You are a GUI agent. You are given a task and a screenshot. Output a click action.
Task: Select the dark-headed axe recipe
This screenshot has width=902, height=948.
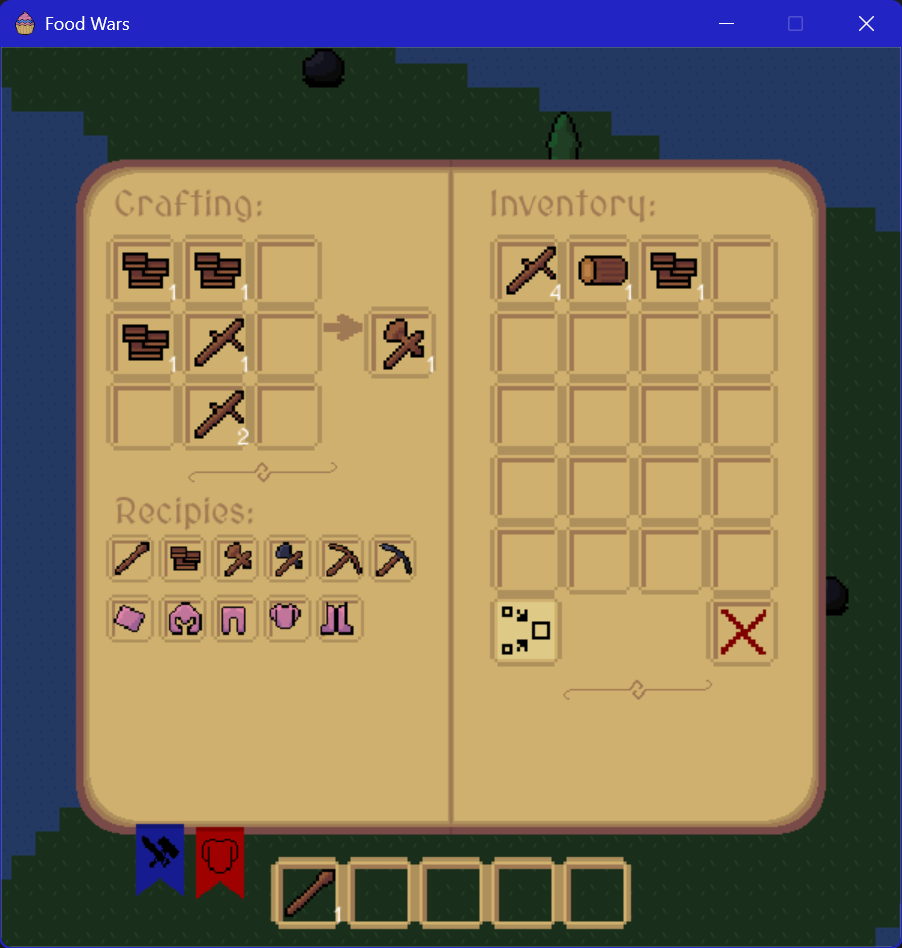point(288,559)
